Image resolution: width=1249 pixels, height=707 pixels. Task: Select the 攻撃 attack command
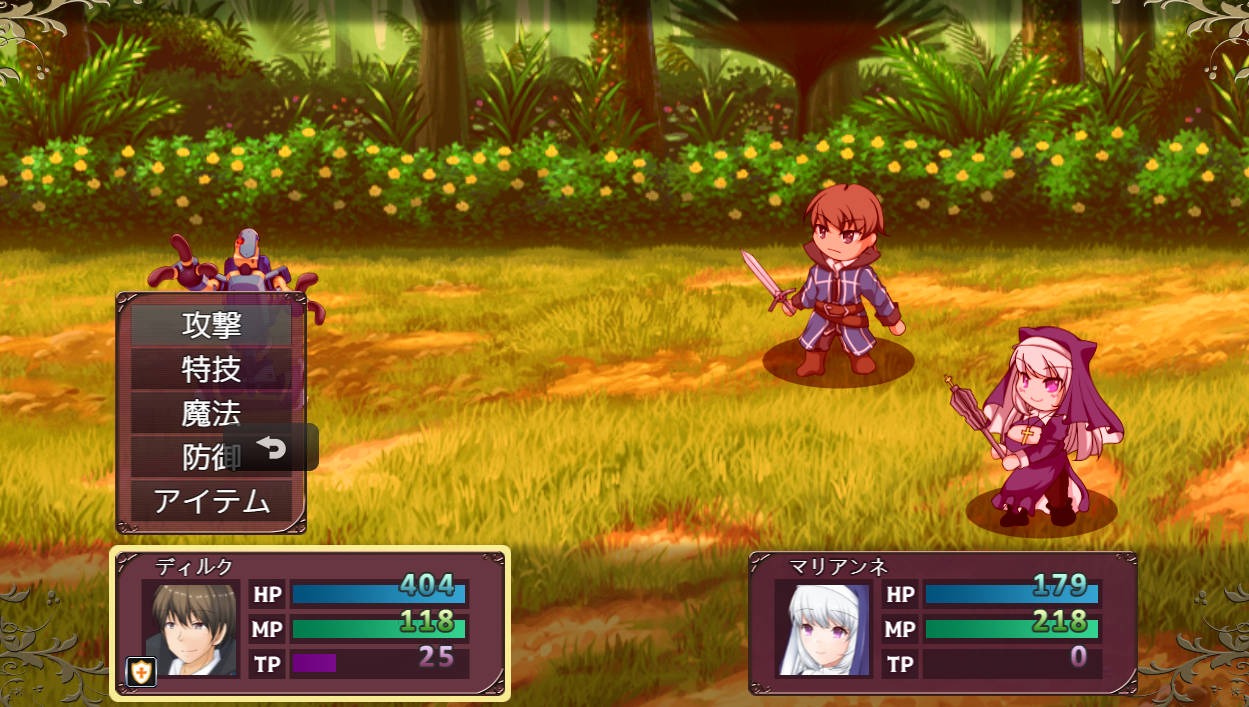(211, 325)
